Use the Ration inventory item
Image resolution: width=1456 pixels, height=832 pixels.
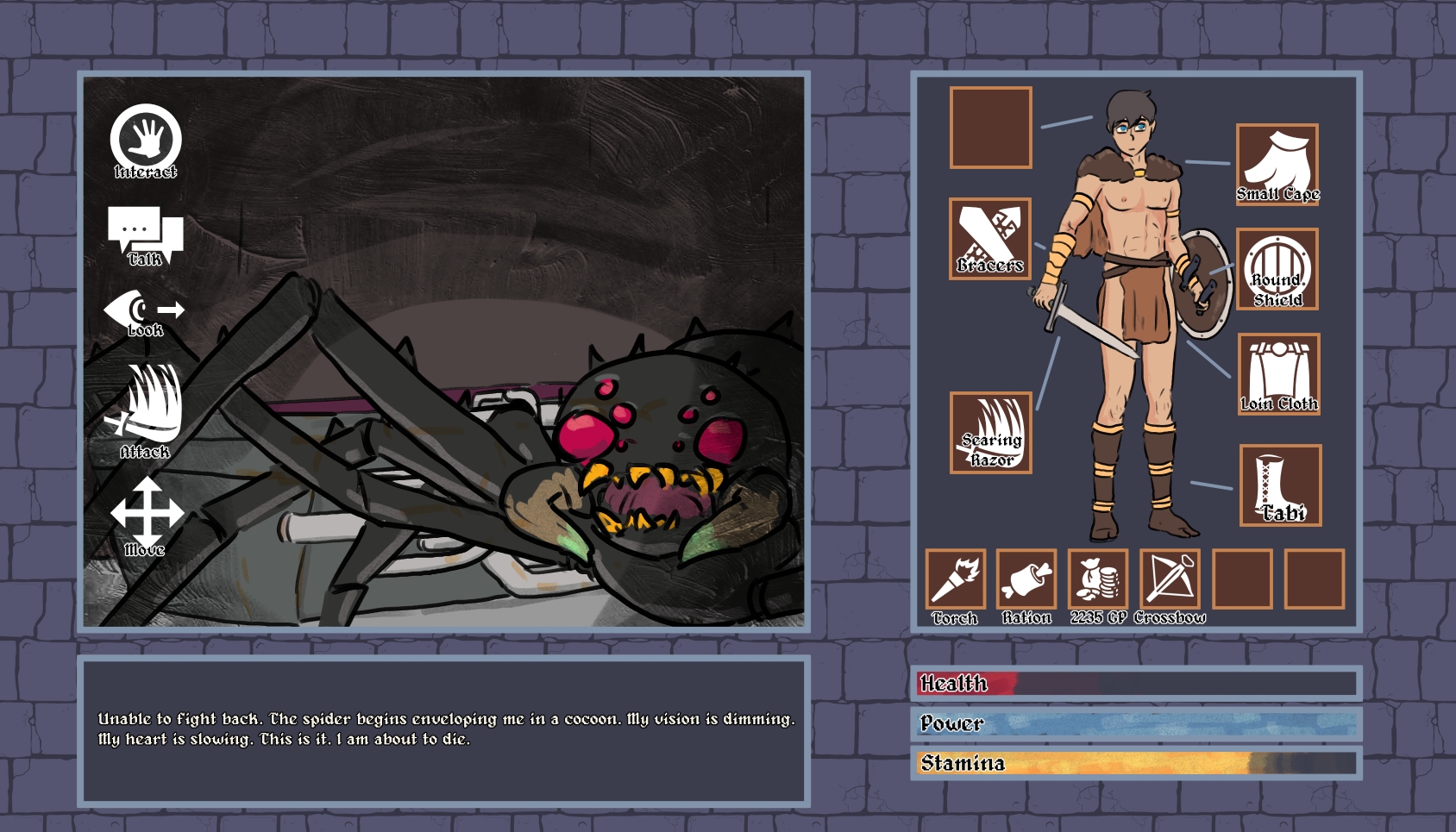pos(1026,579)
